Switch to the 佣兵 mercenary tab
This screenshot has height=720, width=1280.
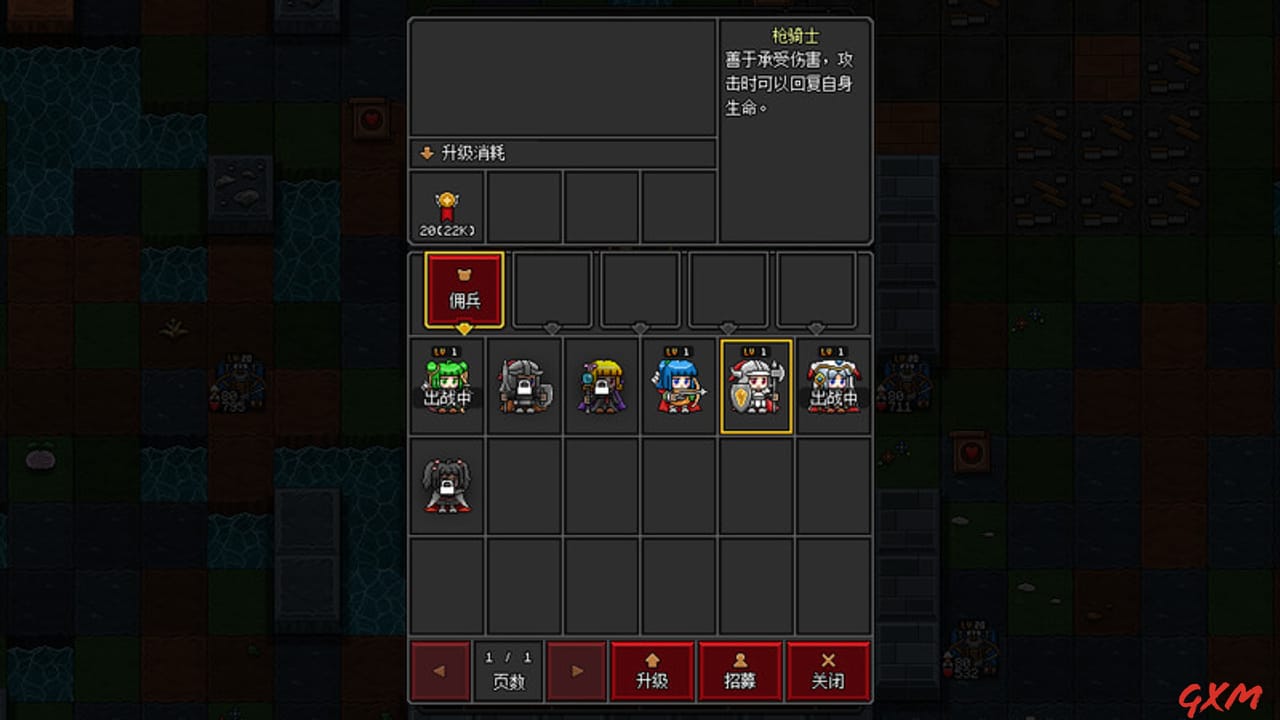tap(463, 290)
